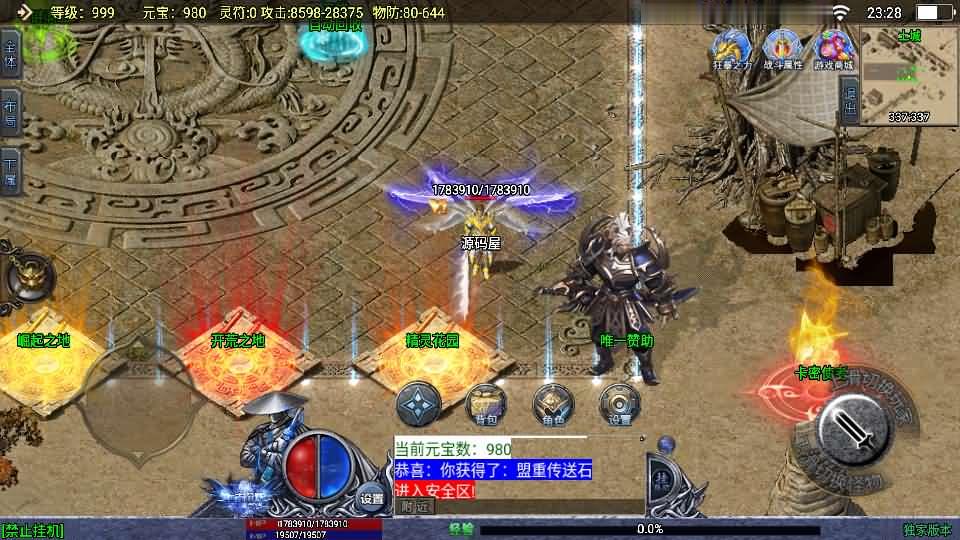
Task: Select the 布局 side tab
Action: coord(10,114)
